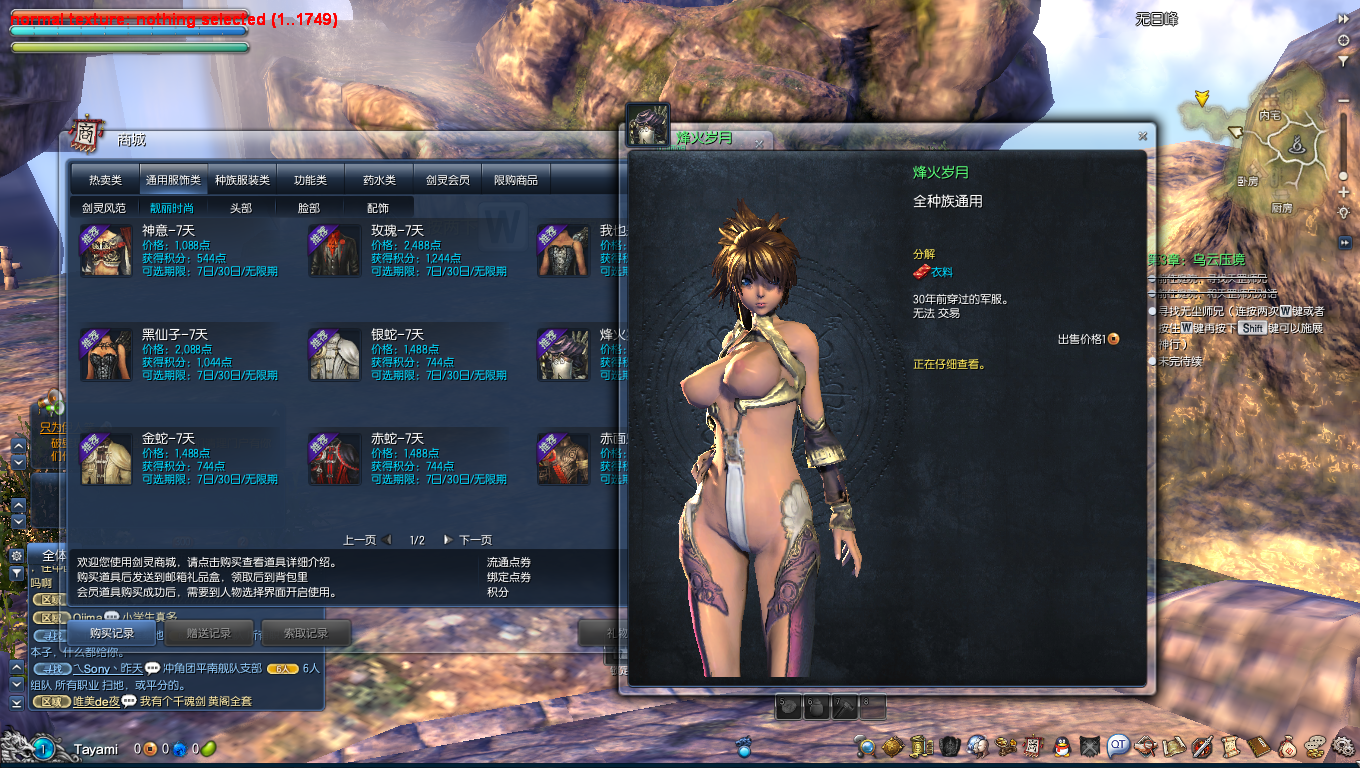Show the 限购商品 tab
Viewport: 1360px width, 768px height.
click(x=516, y=180)
